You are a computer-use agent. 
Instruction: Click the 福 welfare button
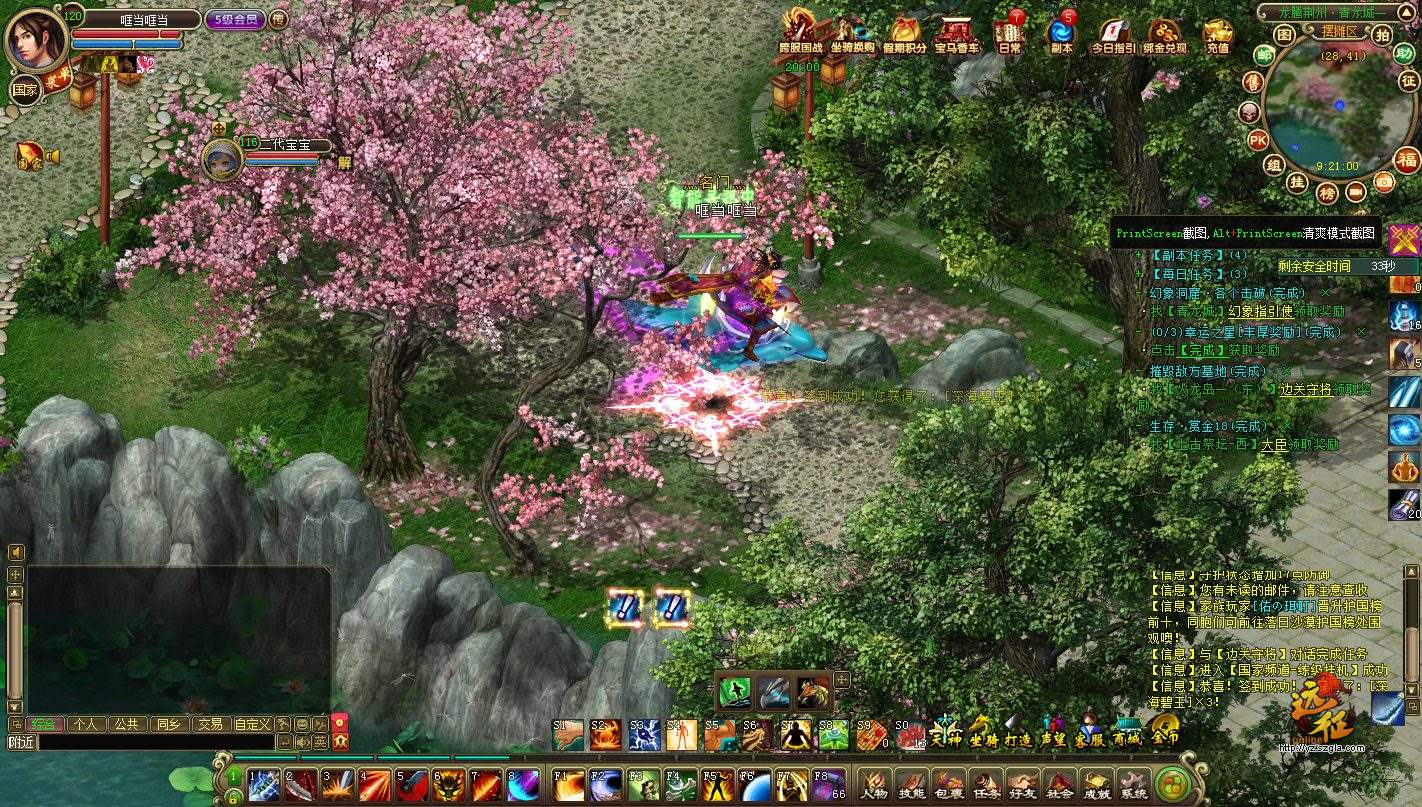pyautogui.click(x=1407, y=160)
